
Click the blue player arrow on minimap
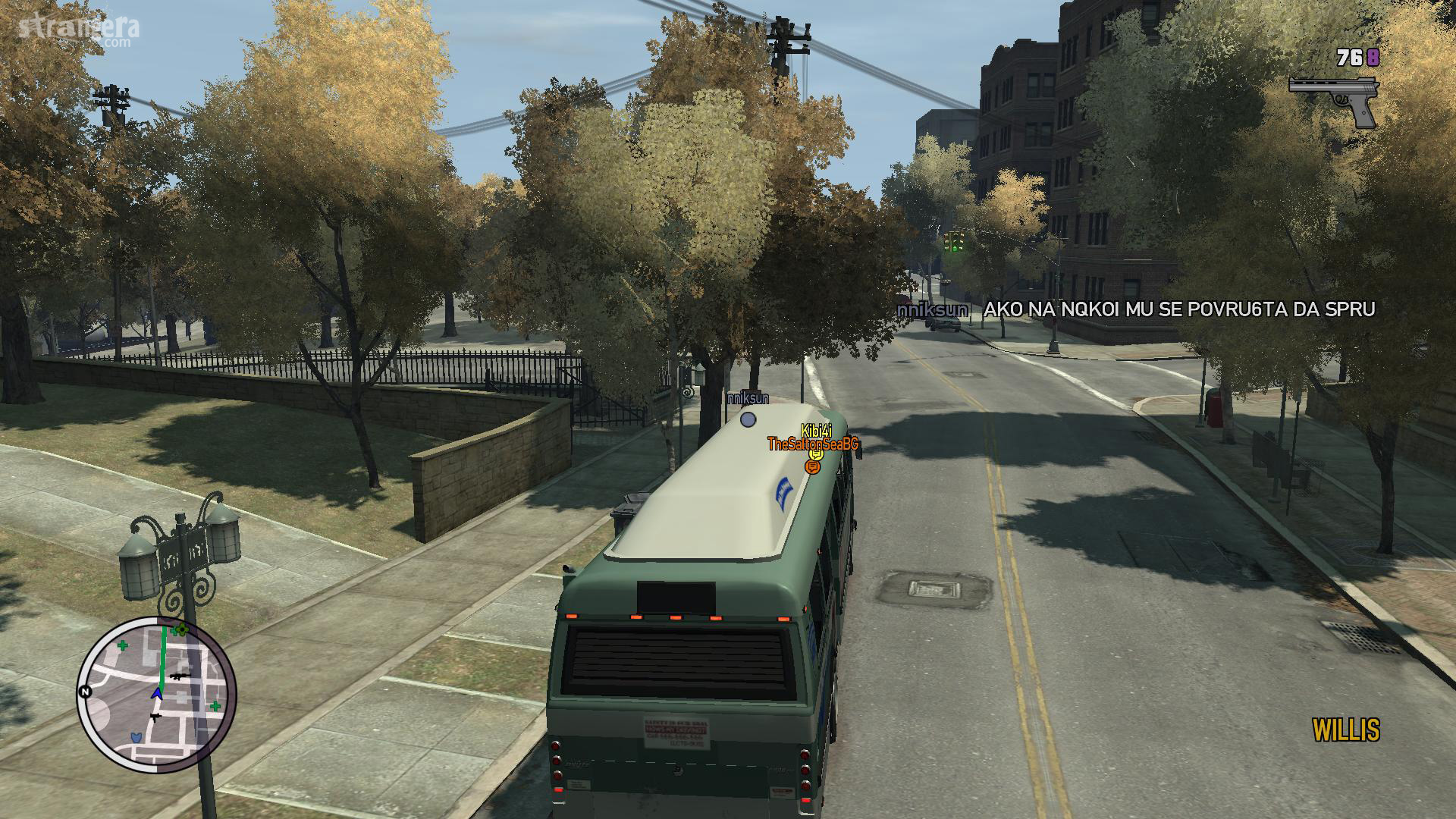[157, 693]
